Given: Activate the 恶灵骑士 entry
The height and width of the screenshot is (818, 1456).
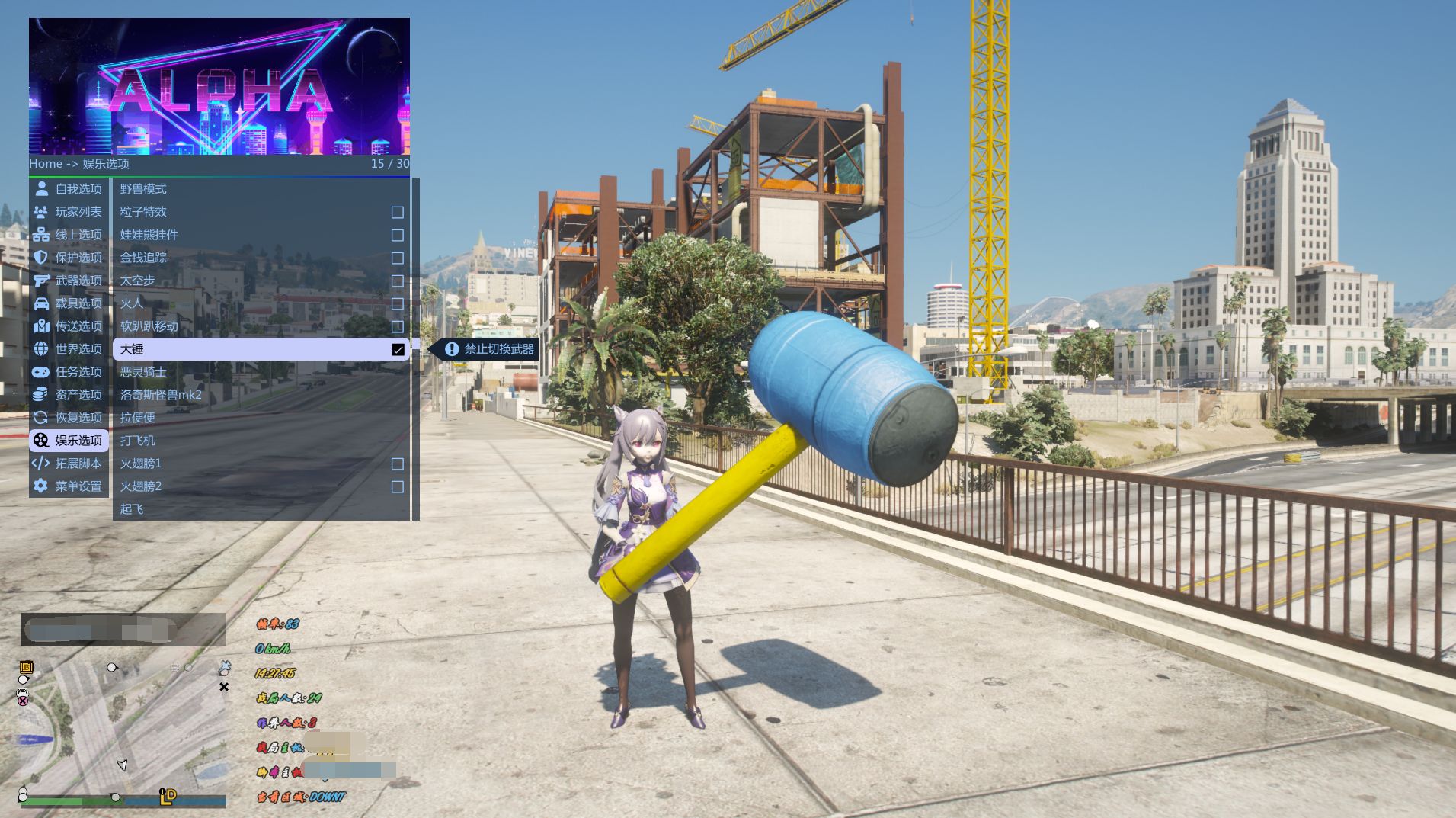Looking at the screenshot, I should pos(143,372).
